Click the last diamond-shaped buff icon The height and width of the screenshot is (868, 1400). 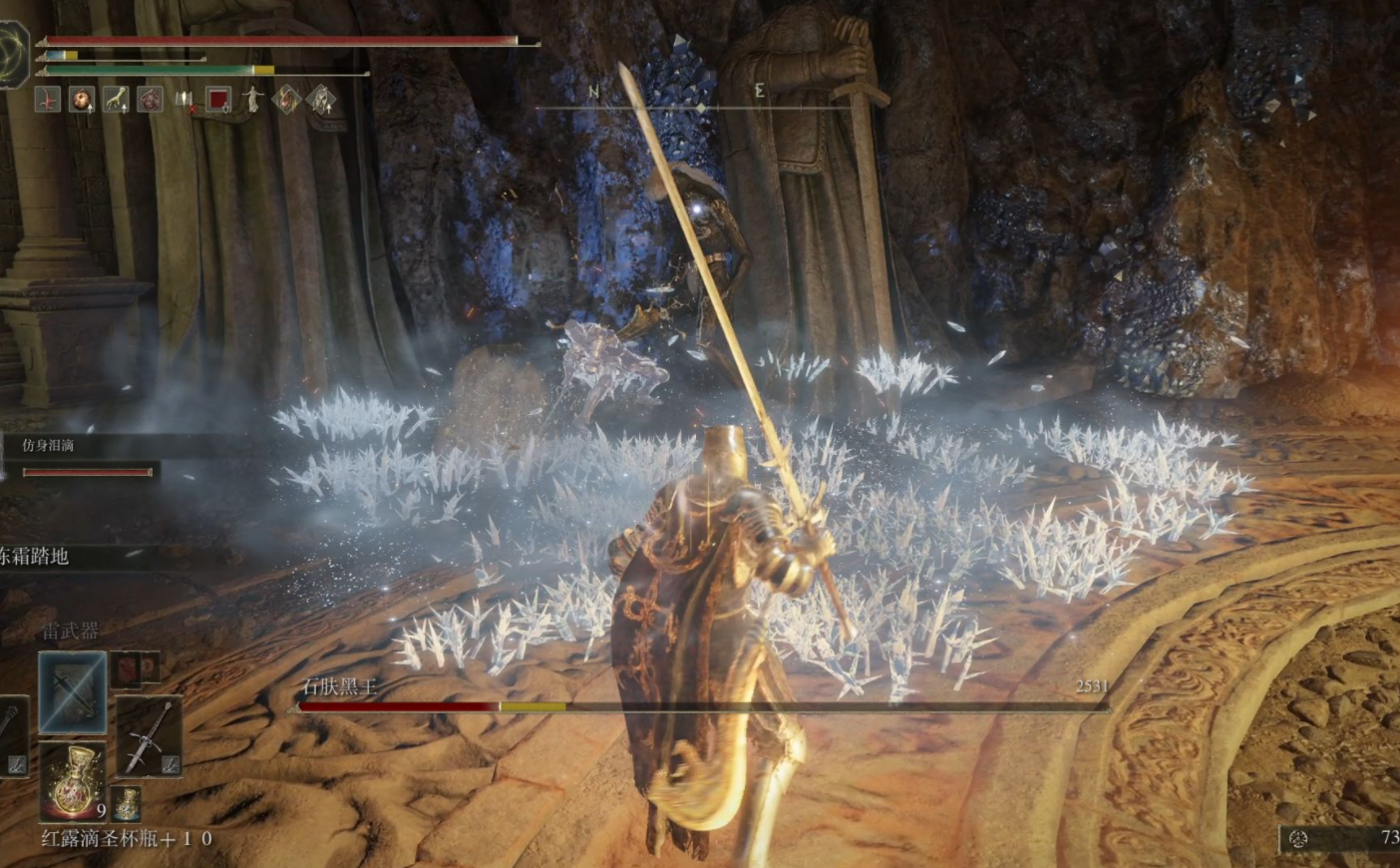coord(321,99)
